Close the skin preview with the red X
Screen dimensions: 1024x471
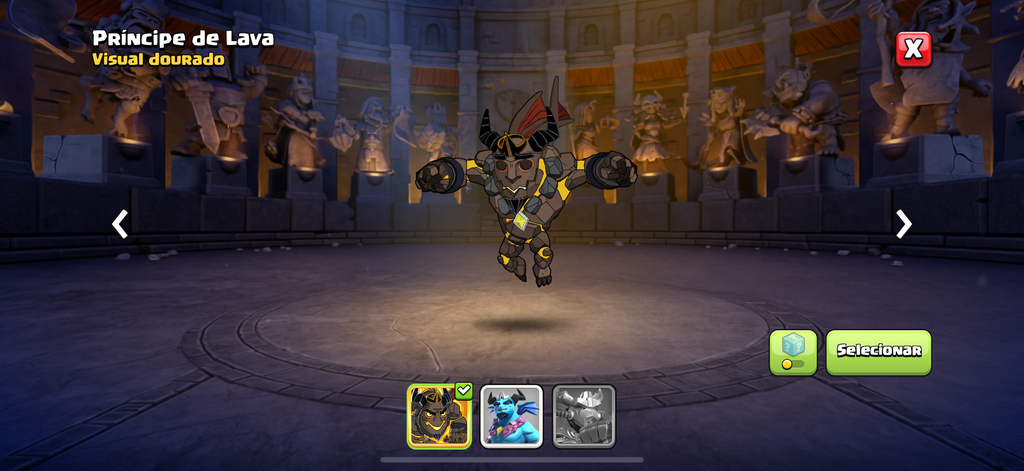click(912, 48)
